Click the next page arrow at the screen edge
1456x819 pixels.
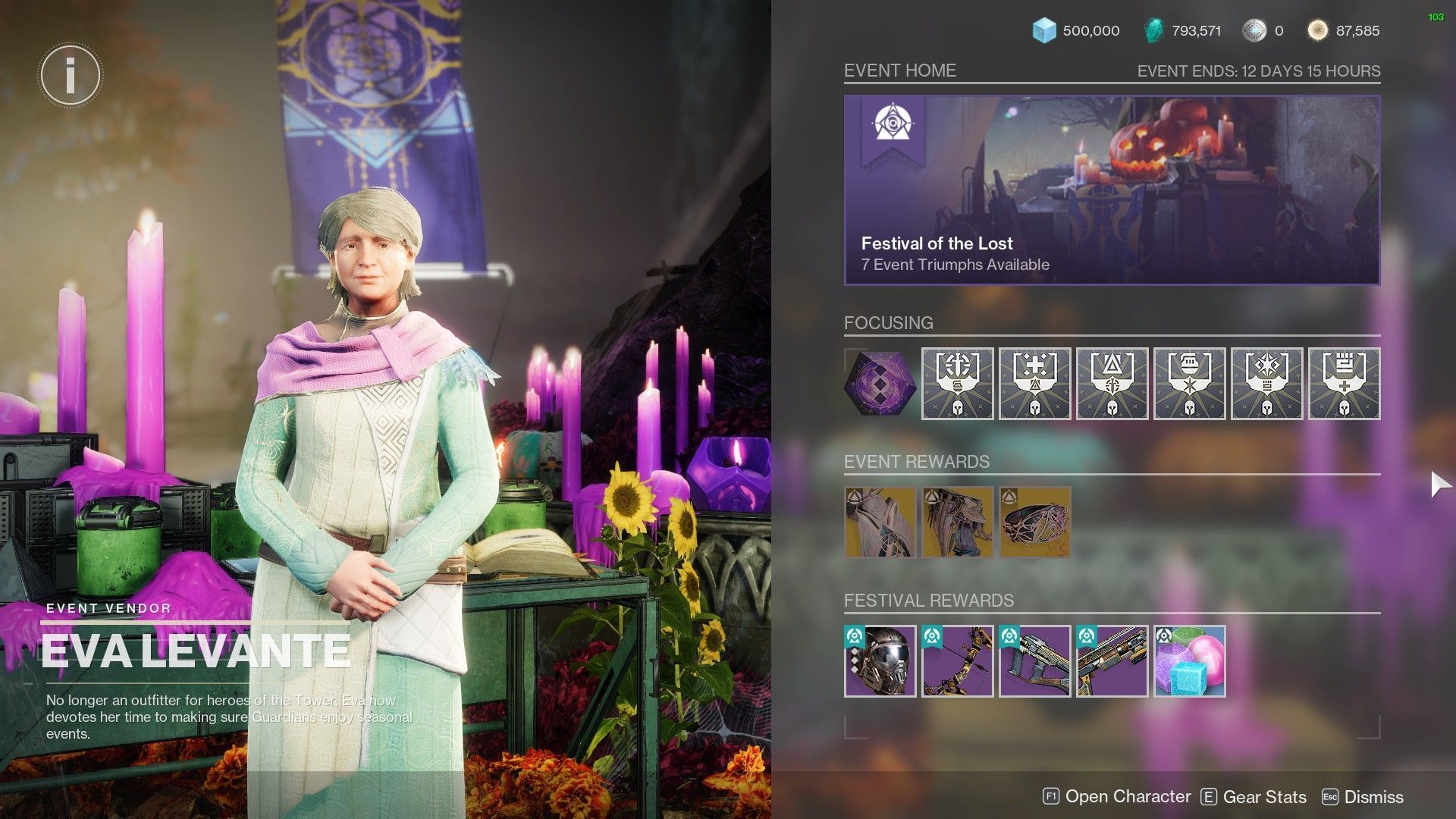[1439, 485]
